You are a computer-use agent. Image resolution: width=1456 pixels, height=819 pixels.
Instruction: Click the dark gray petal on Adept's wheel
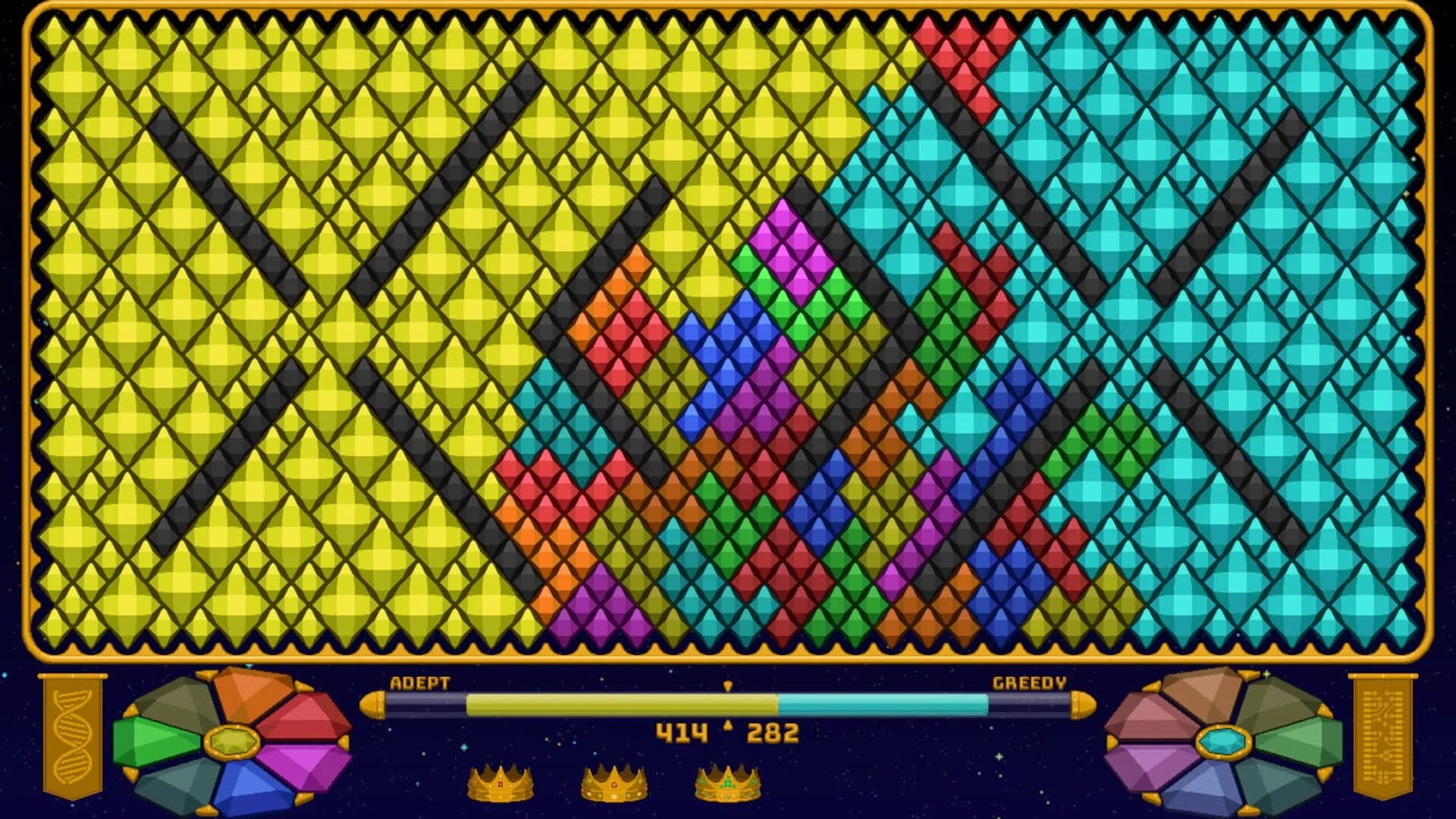pyautogui.click(x=177, y=701)
